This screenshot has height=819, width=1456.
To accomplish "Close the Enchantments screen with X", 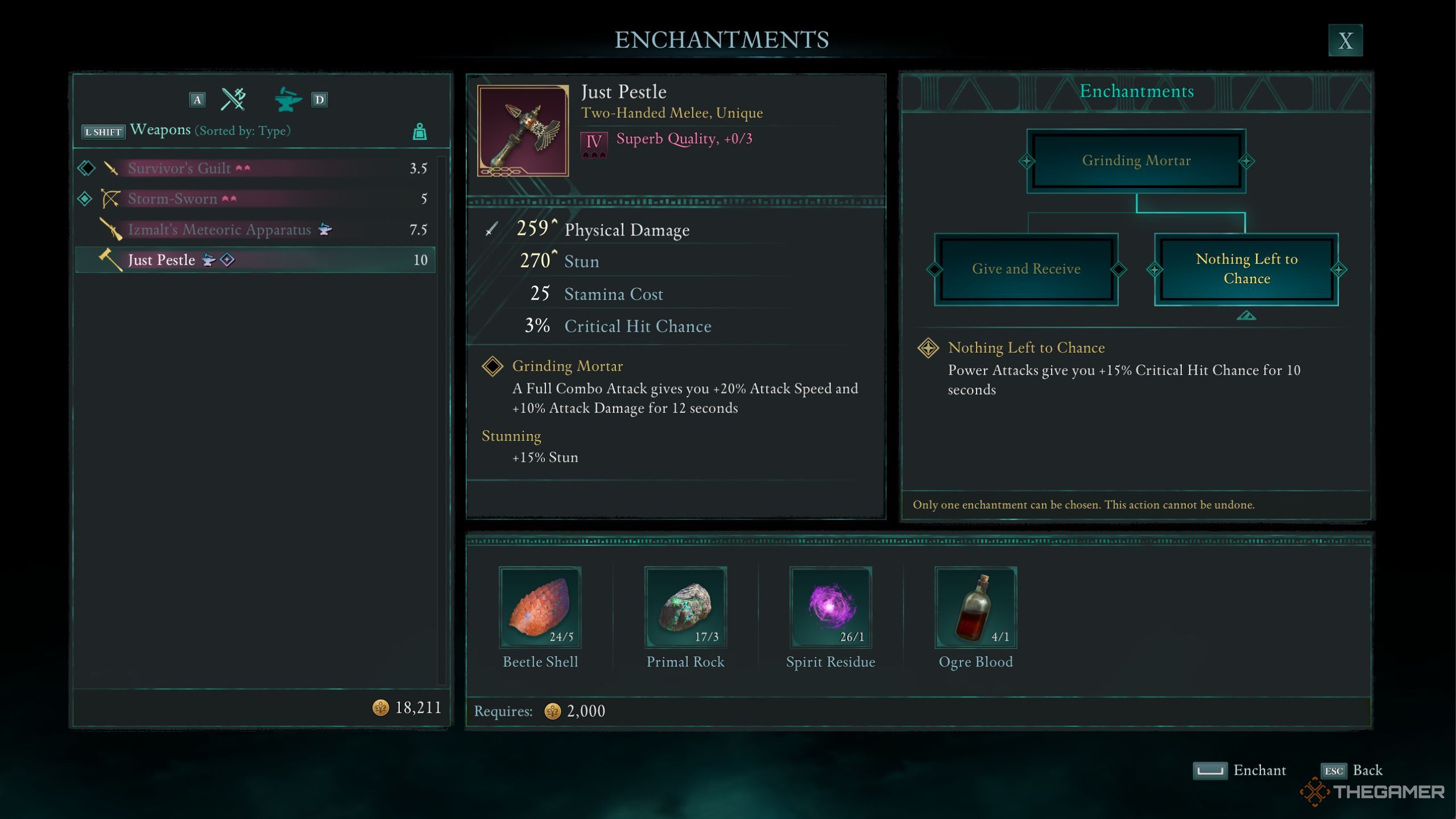I will [x=1345, y=40].
